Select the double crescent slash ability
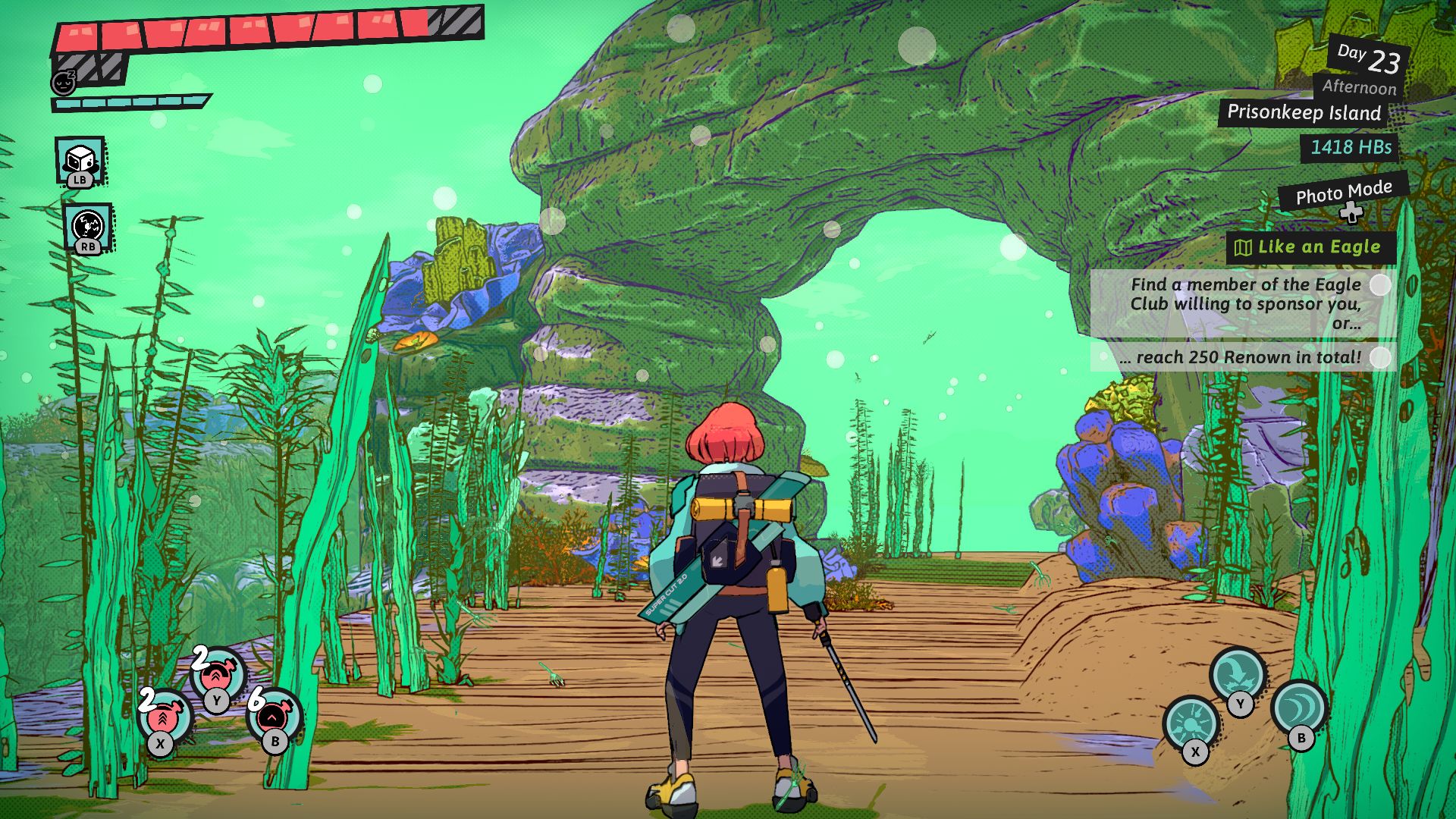Screen dimensions: 1456x819 point(1299,708)
